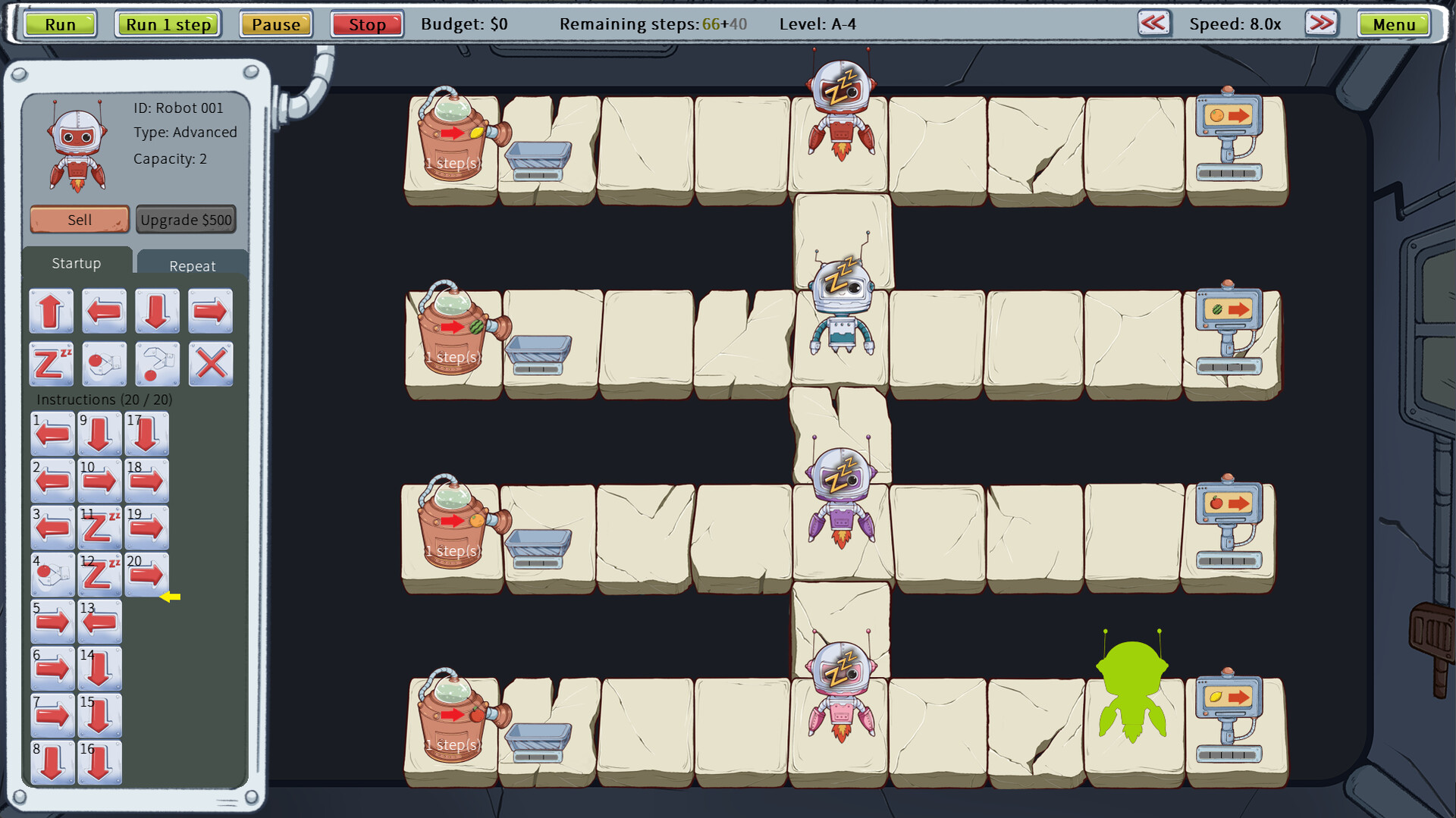
Task: Select the pick-up claw instruction icon
Action: (x=104, y=364)
